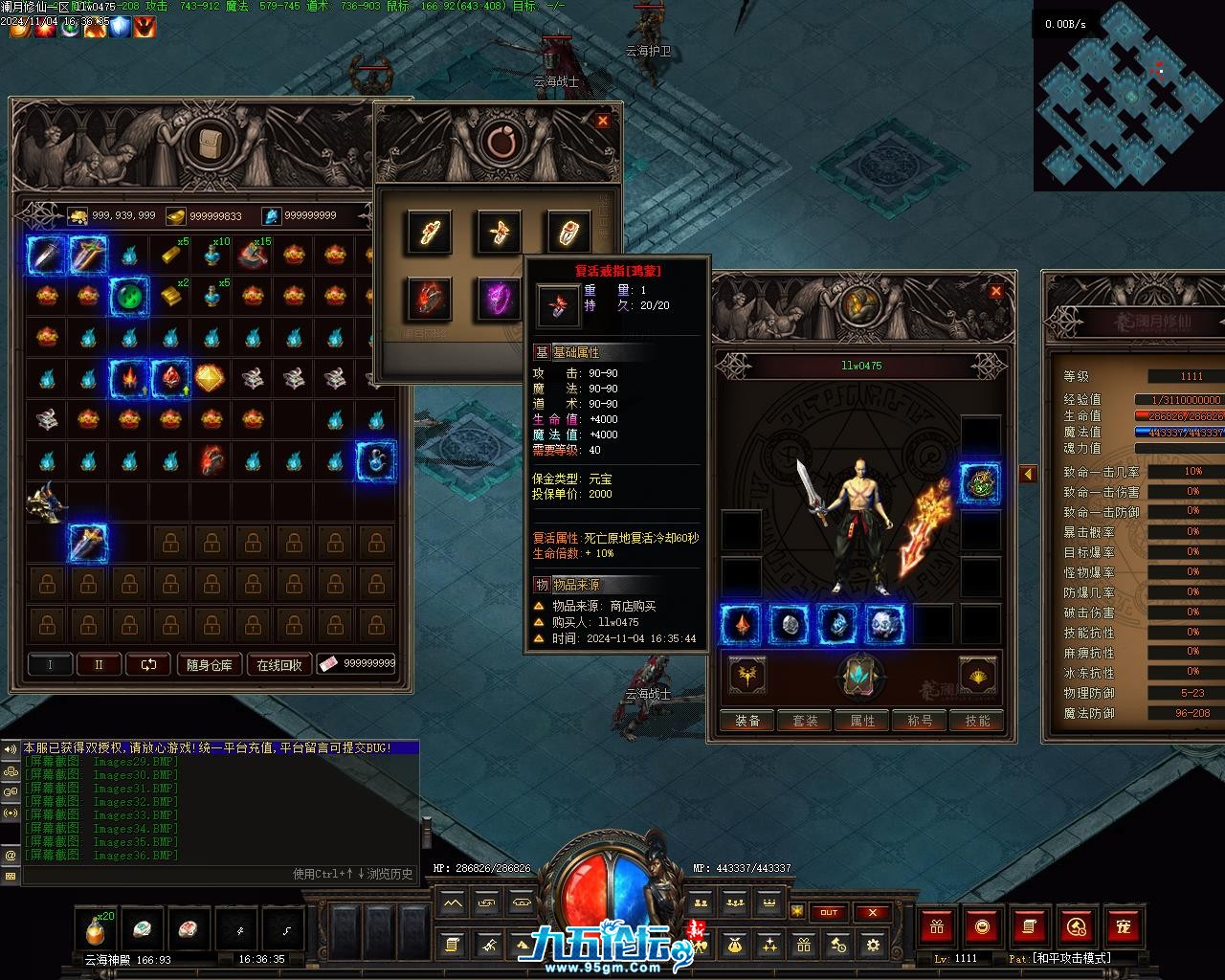Open the 技能 tab
1225x980 pixels.
977,721
